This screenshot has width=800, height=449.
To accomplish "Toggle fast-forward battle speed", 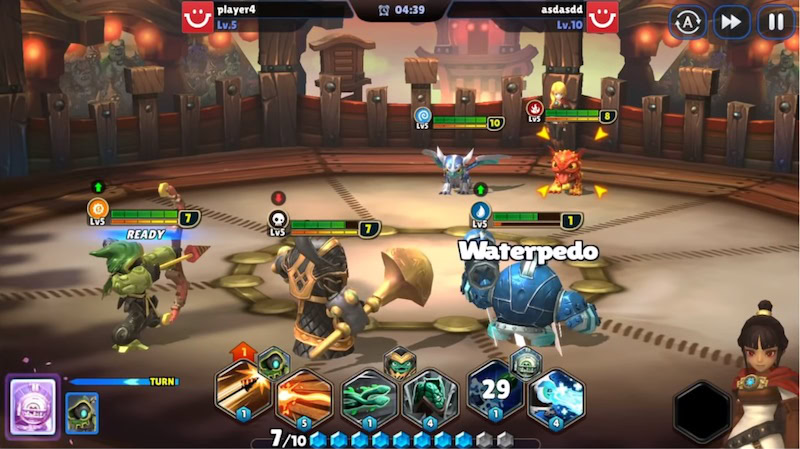I will click(731, 21).
